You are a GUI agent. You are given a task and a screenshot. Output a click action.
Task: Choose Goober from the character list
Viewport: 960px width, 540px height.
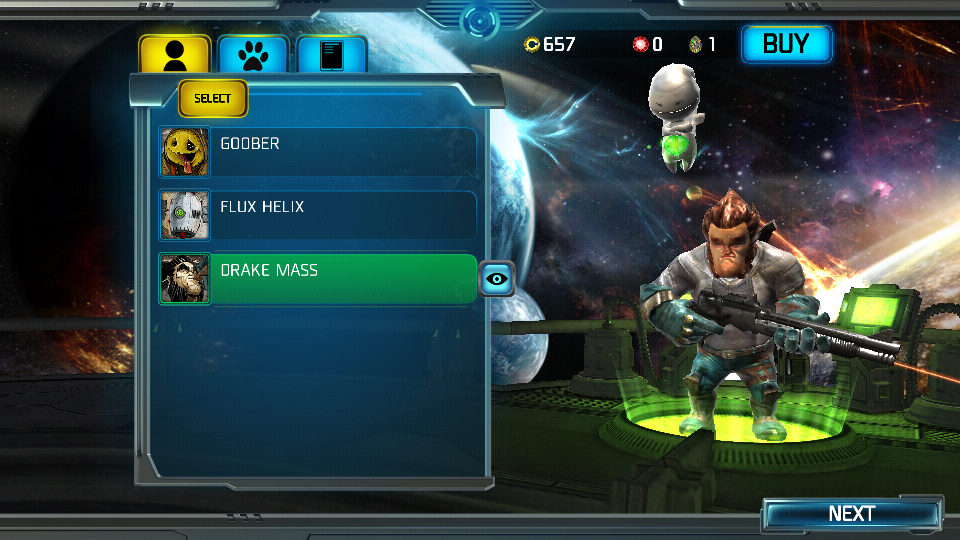click(340, 152)
